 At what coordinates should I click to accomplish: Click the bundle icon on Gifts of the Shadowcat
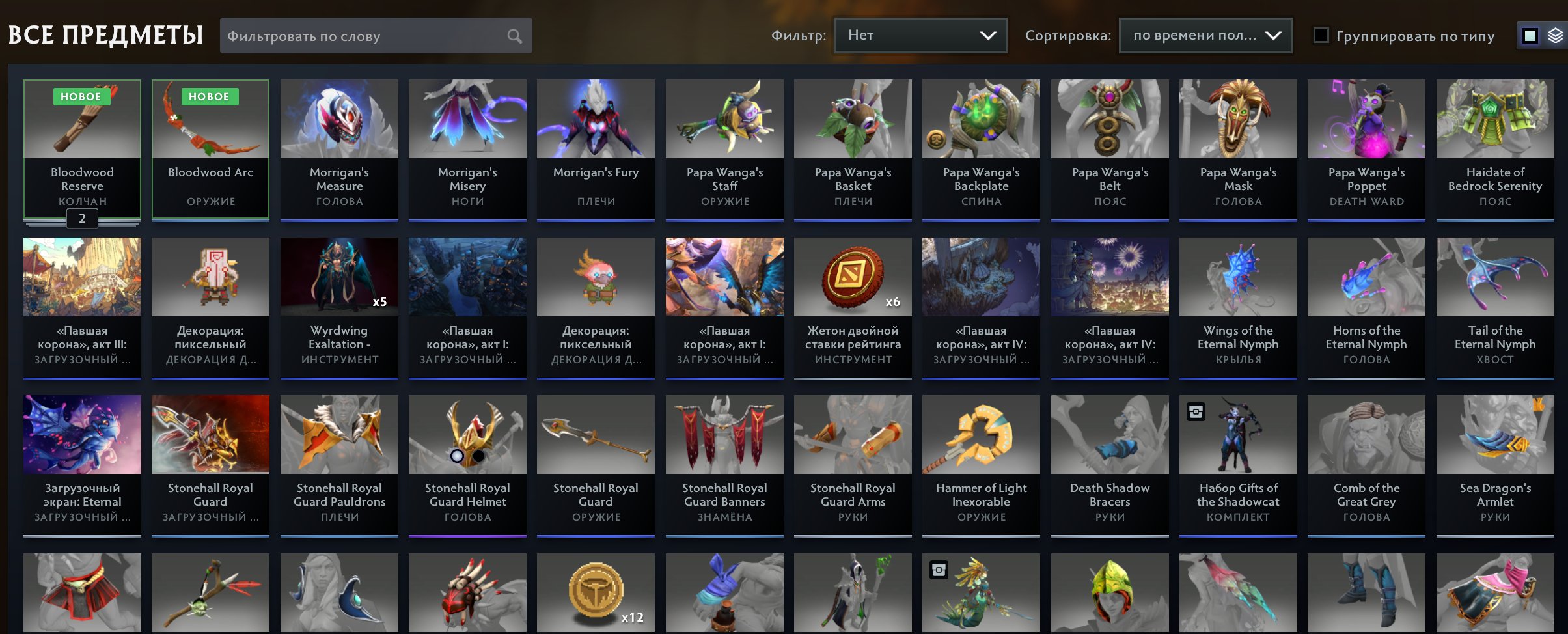1197,411
